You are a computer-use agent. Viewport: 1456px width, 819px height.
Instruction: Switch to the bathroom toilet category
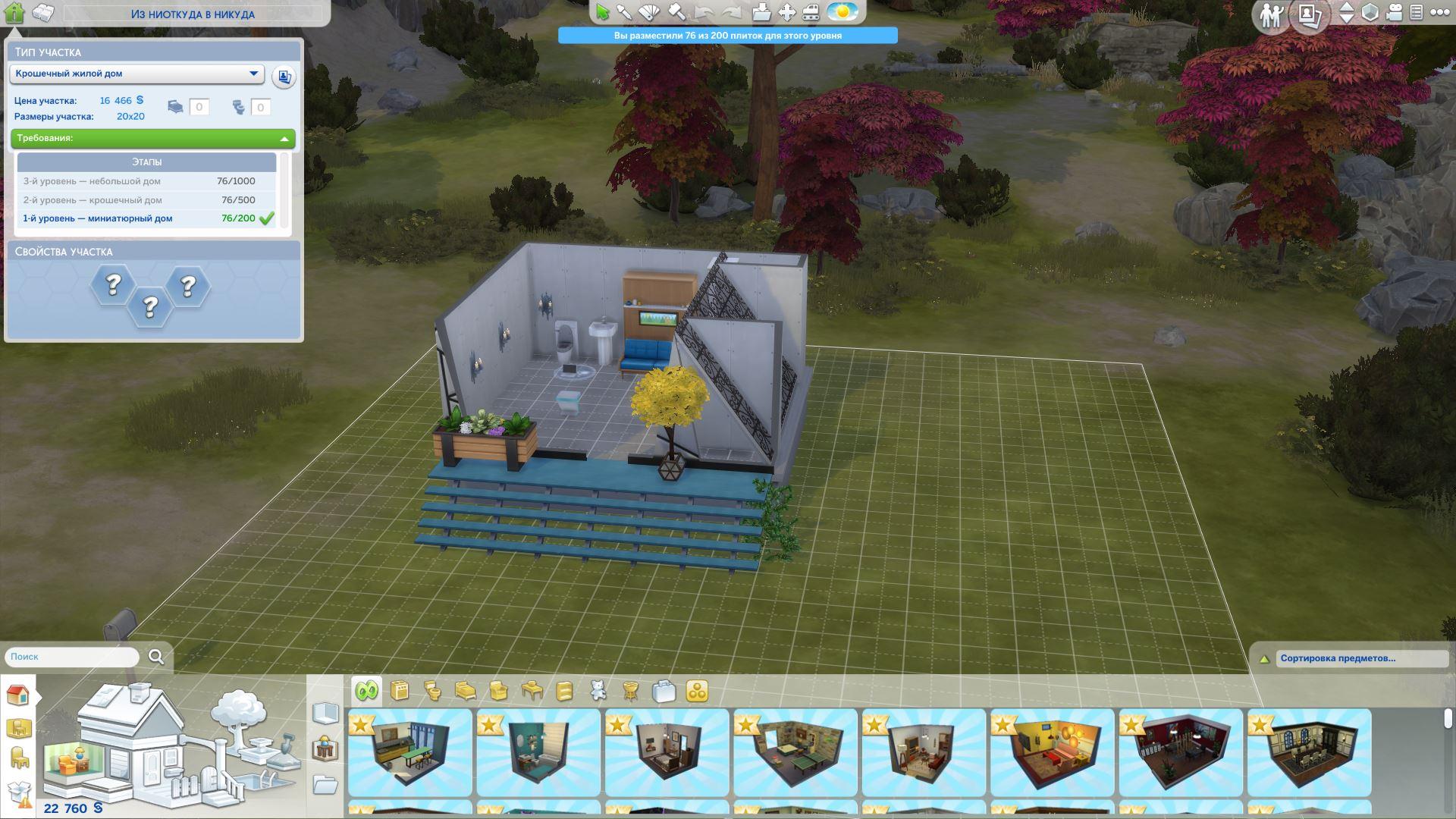point(433,691)
